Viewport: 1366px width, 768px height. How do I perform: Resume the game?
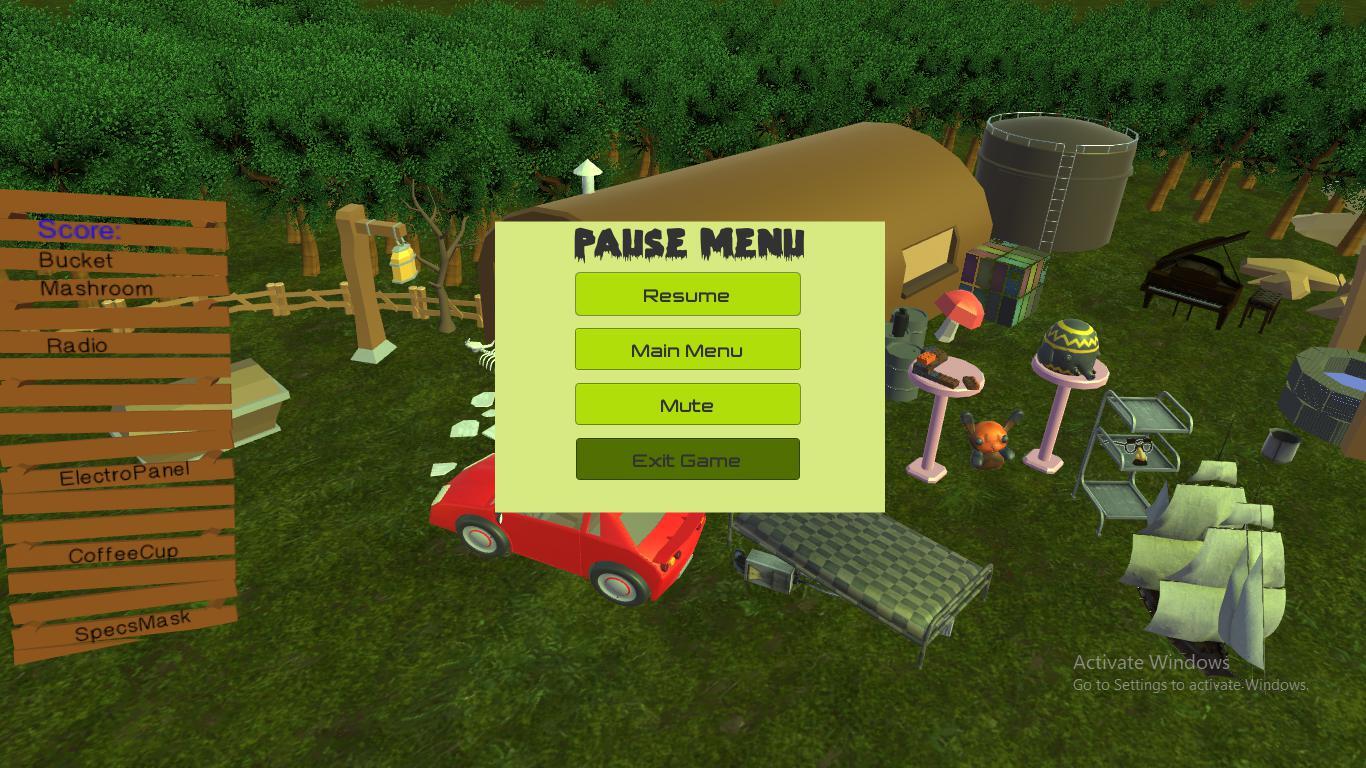point(687,294)
